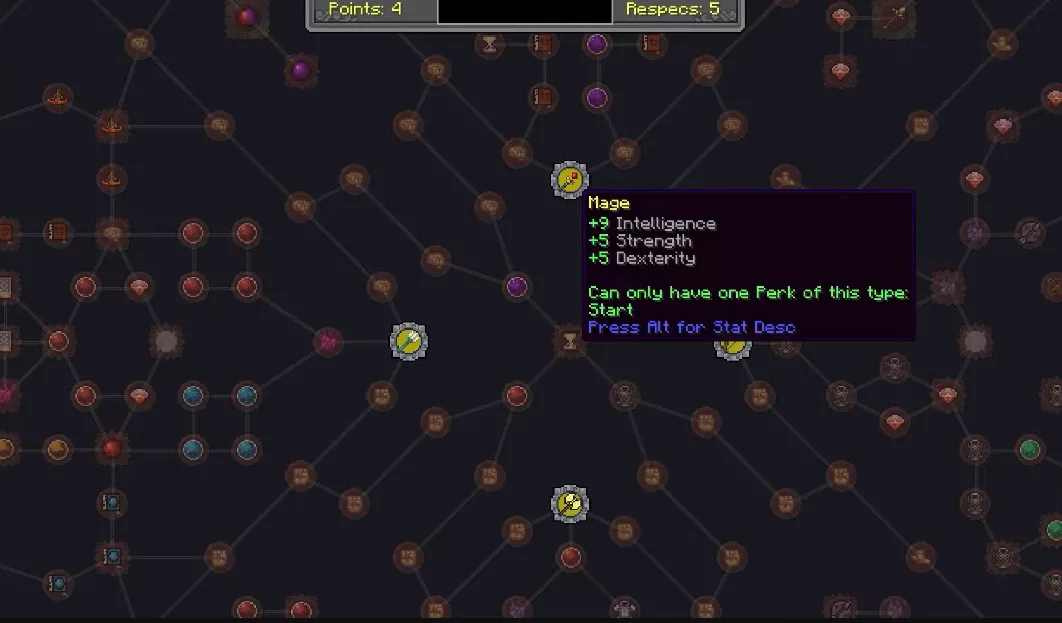1062x623 pixels.
Task: Select the pink crystal node beside the trident start
Action: [327, 342]
